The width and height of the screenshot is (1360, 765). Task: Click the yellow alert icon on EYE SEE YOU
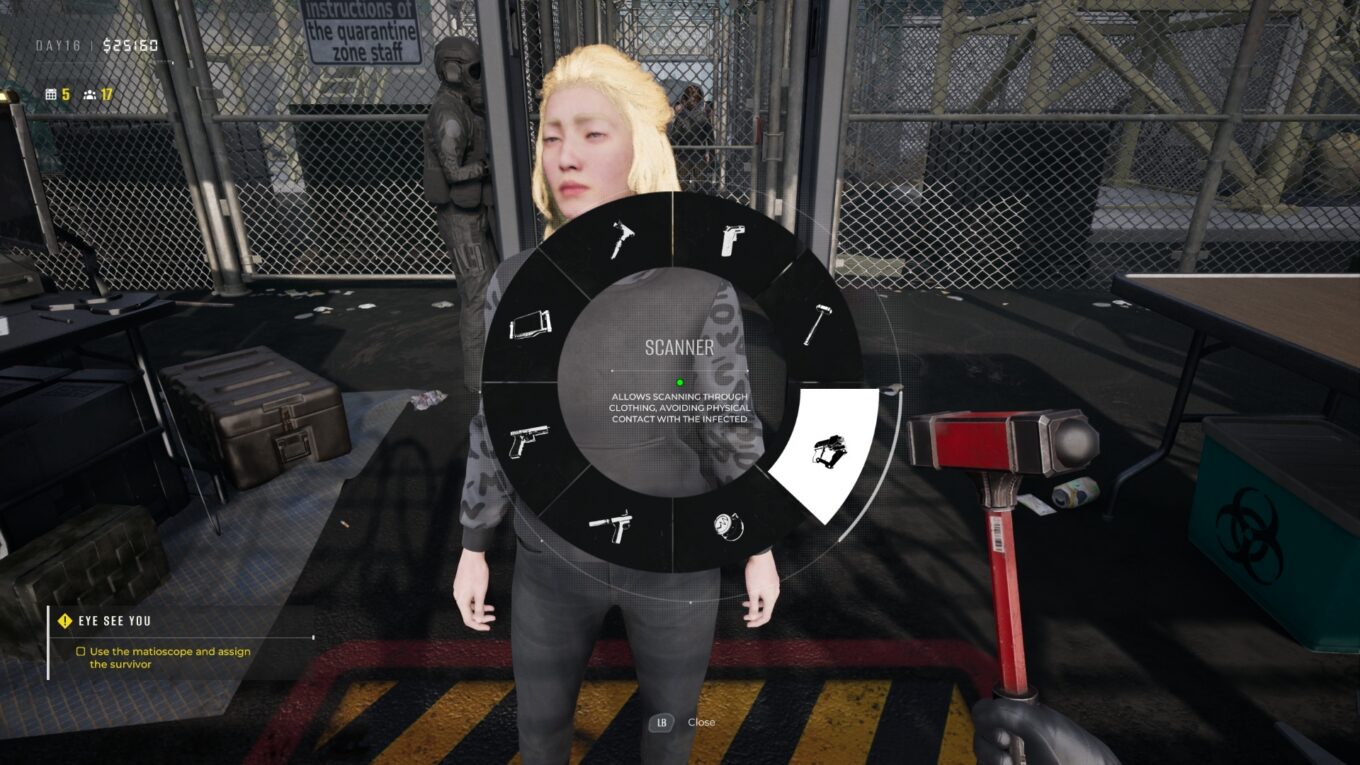coord(62,620)
